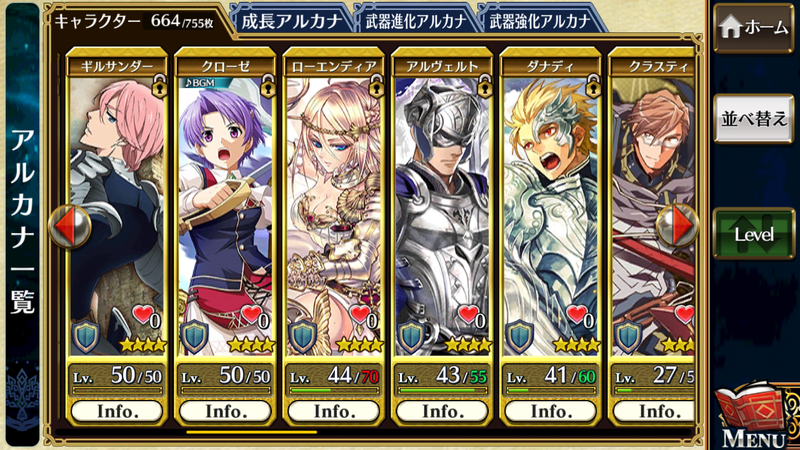Image resolution: width=800 pixels, height=450 pixels.
Task: Switch to the 武器強化アルカナ tab
Action: [541, 19]
